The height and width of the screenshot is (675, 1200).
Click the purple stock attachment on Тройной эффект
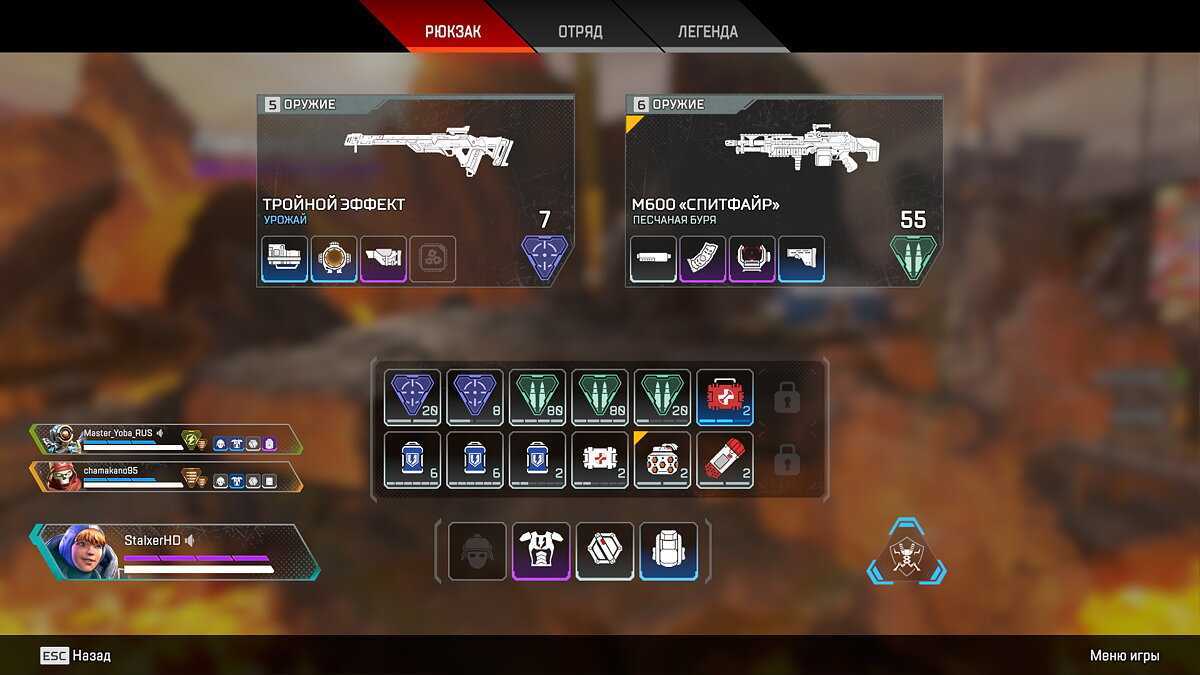[x=383, y=259]
